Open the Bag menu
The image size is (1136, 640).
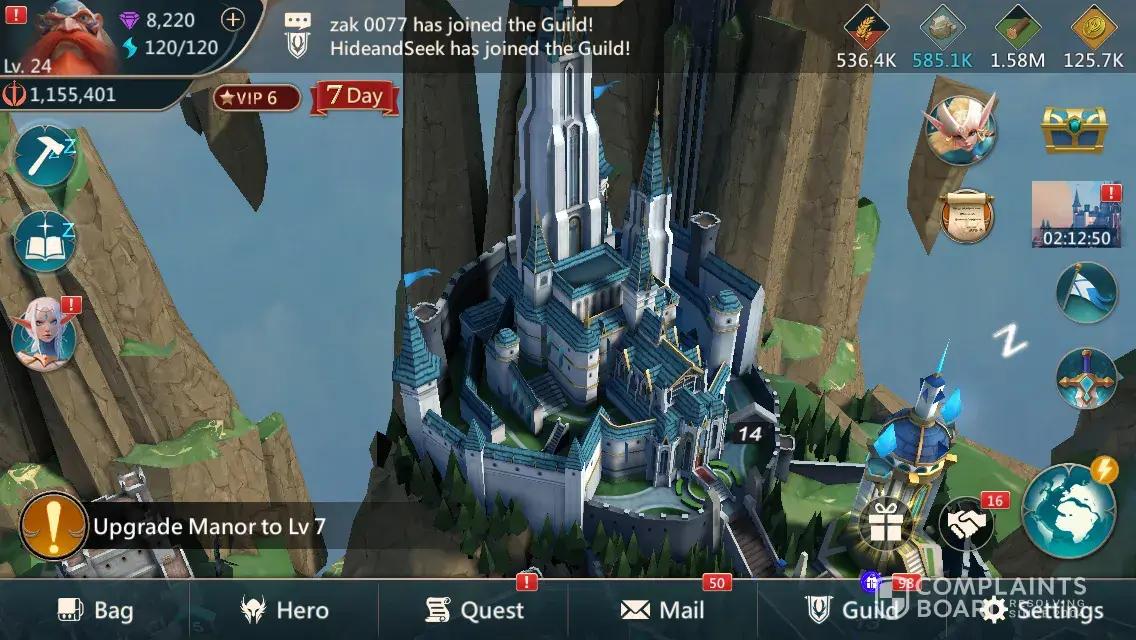pyautogui.click(x=95, y=610)
